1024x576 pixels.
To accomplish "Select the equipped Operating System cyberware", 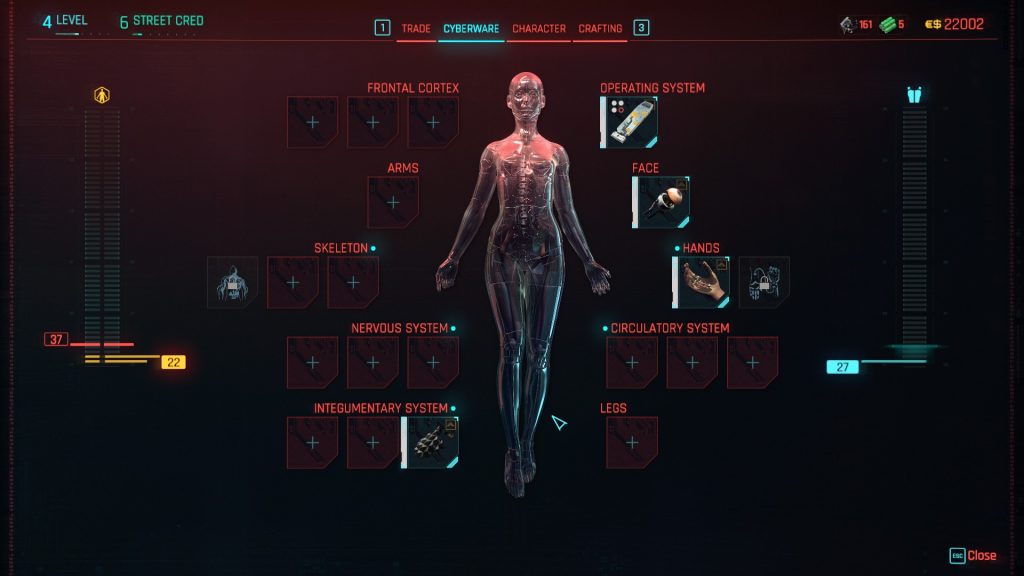I will click(x=629, y=123).
